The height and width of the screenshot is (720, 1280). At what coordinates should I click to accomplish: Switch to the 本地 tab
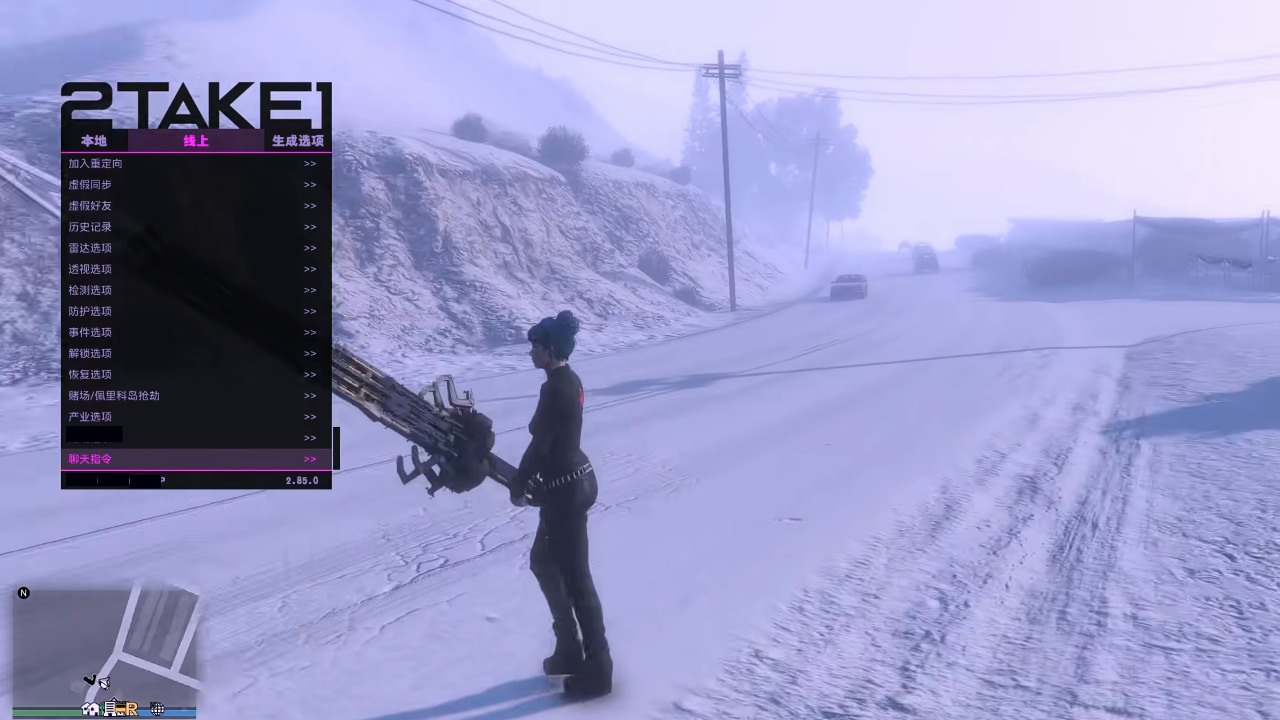[x=93, y=141]
